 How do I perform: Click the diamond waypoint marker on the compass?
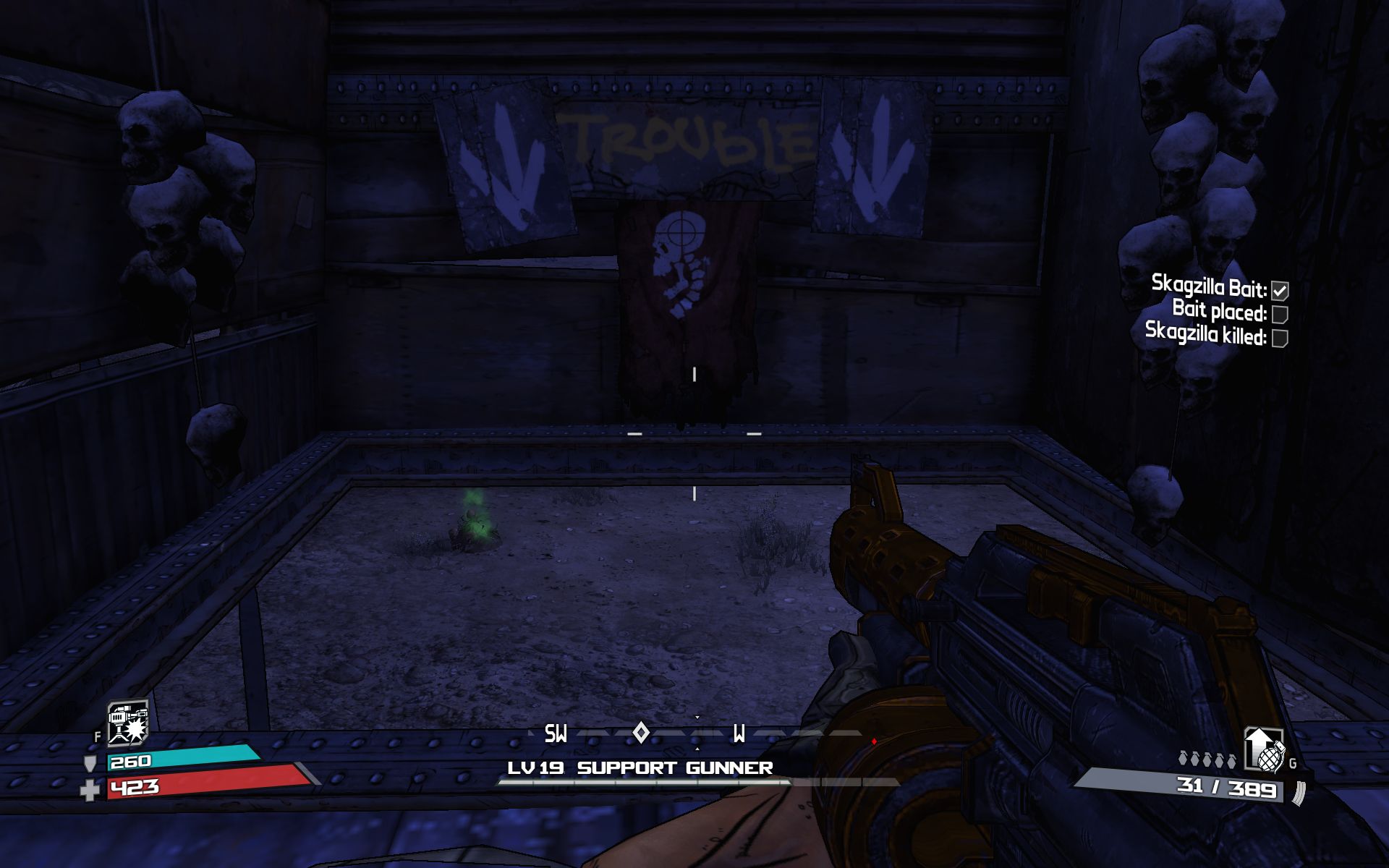point(640,733)
